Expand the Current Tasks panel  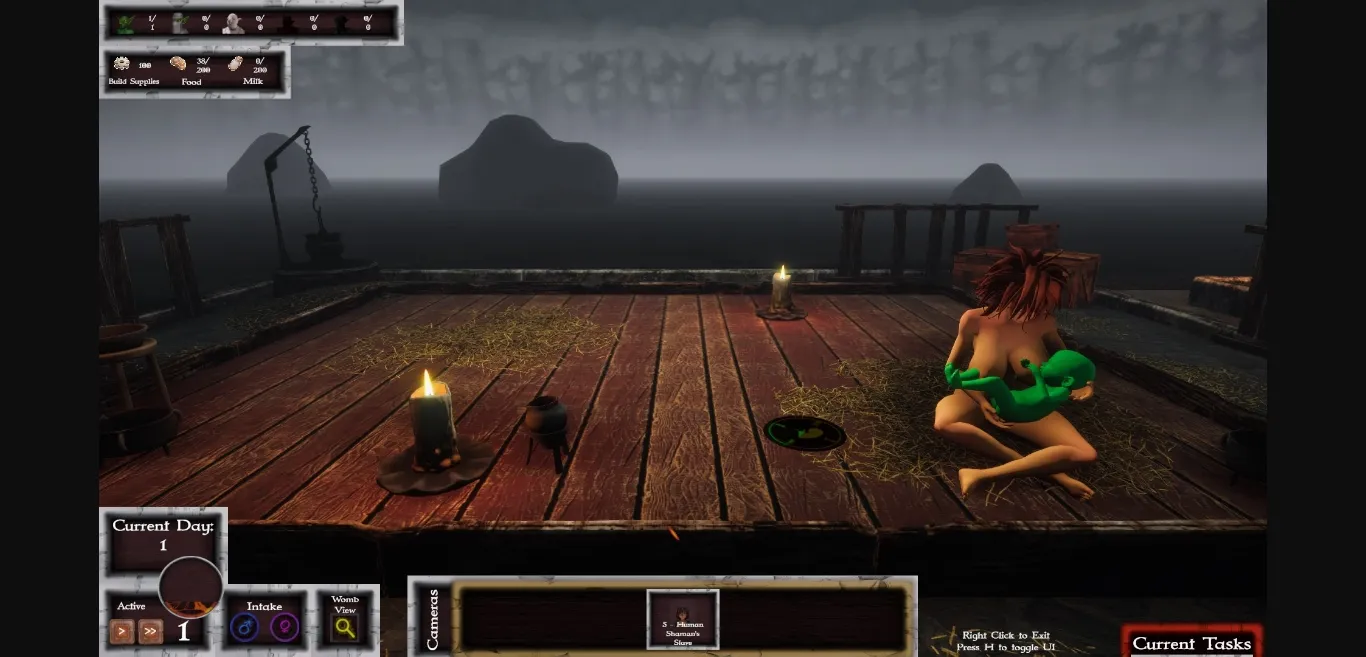pos(1191,643)
